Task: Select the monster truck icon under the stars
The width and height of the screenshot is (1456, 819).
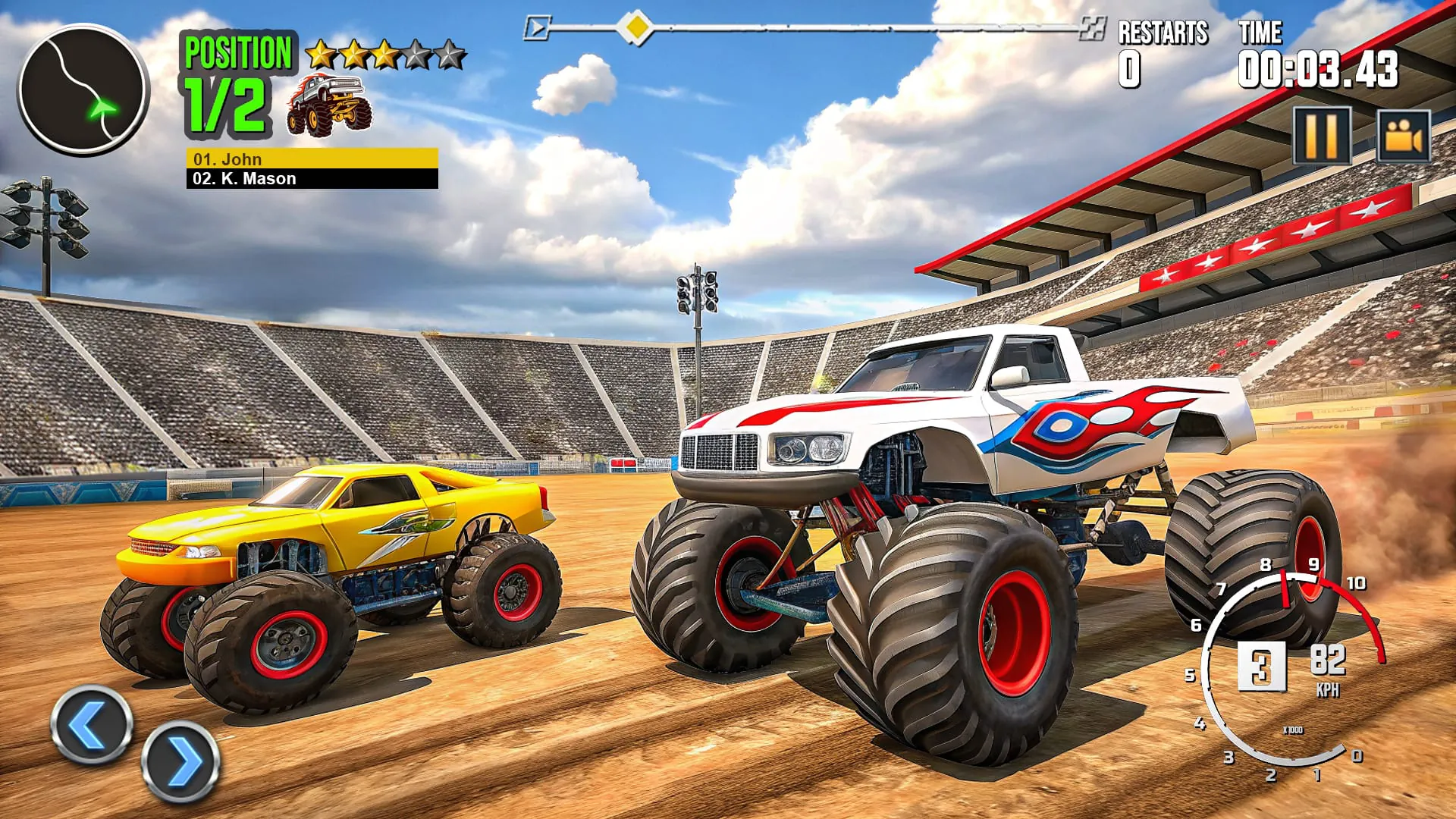Action: click(328, 106)
